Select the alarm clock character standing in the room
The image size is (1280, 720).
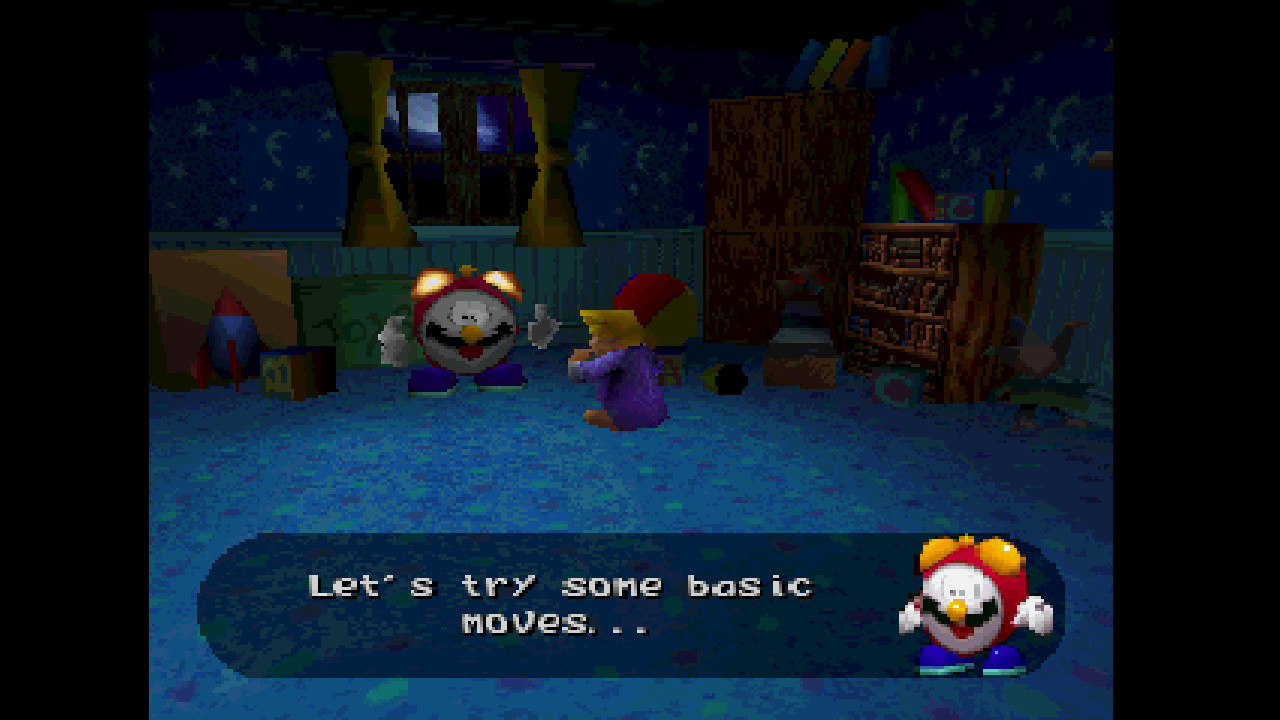[460, 330]
